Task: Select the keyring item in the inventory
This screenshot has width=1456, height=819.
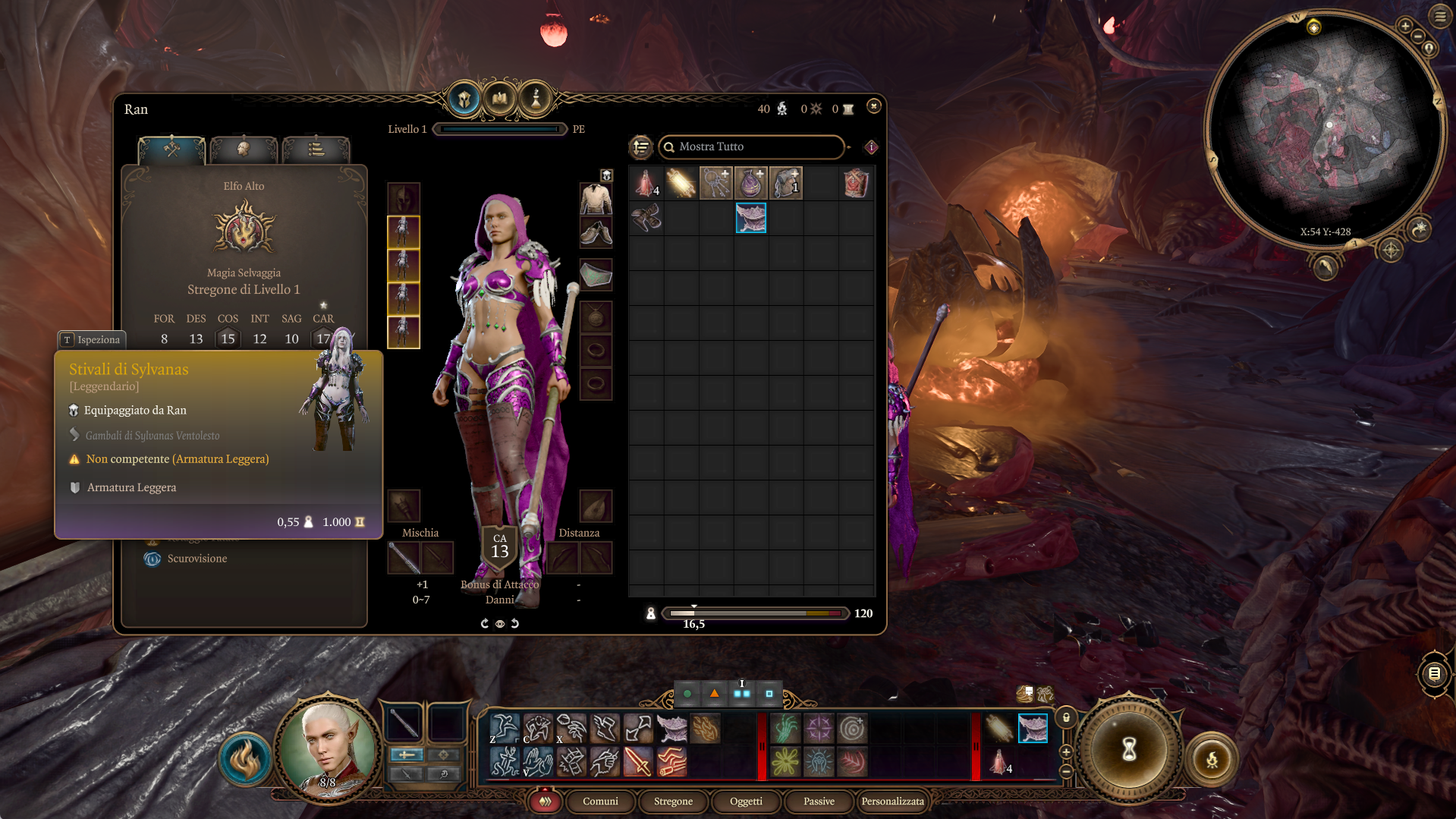Action: click(x=715, y=184)
